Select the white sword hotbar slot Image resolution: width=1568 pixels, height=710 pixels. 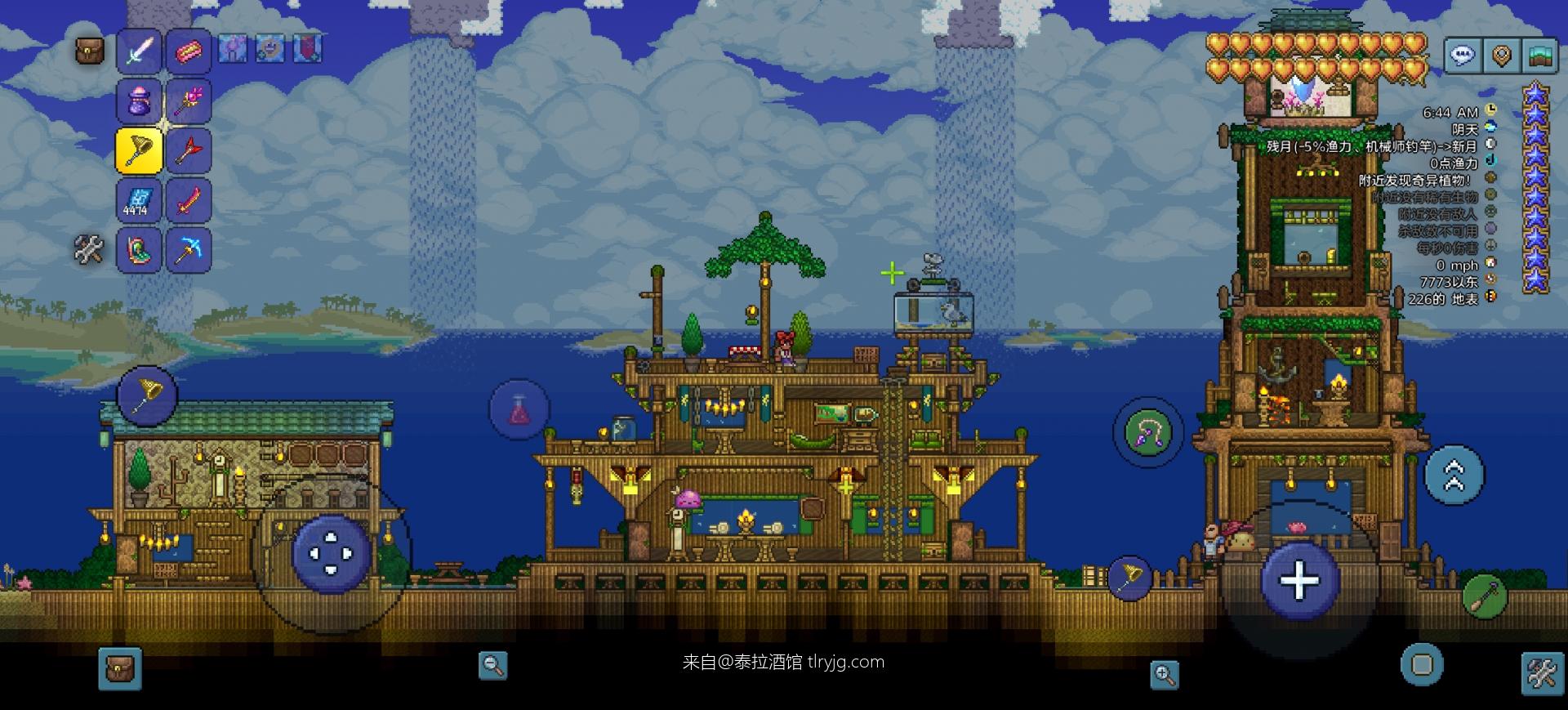click(x=139, y=51)
